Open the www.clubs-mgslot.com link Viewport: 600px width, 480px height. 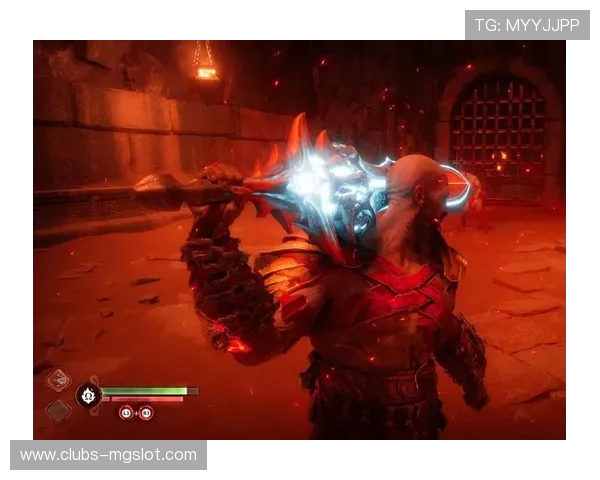[x=108, y=455]
